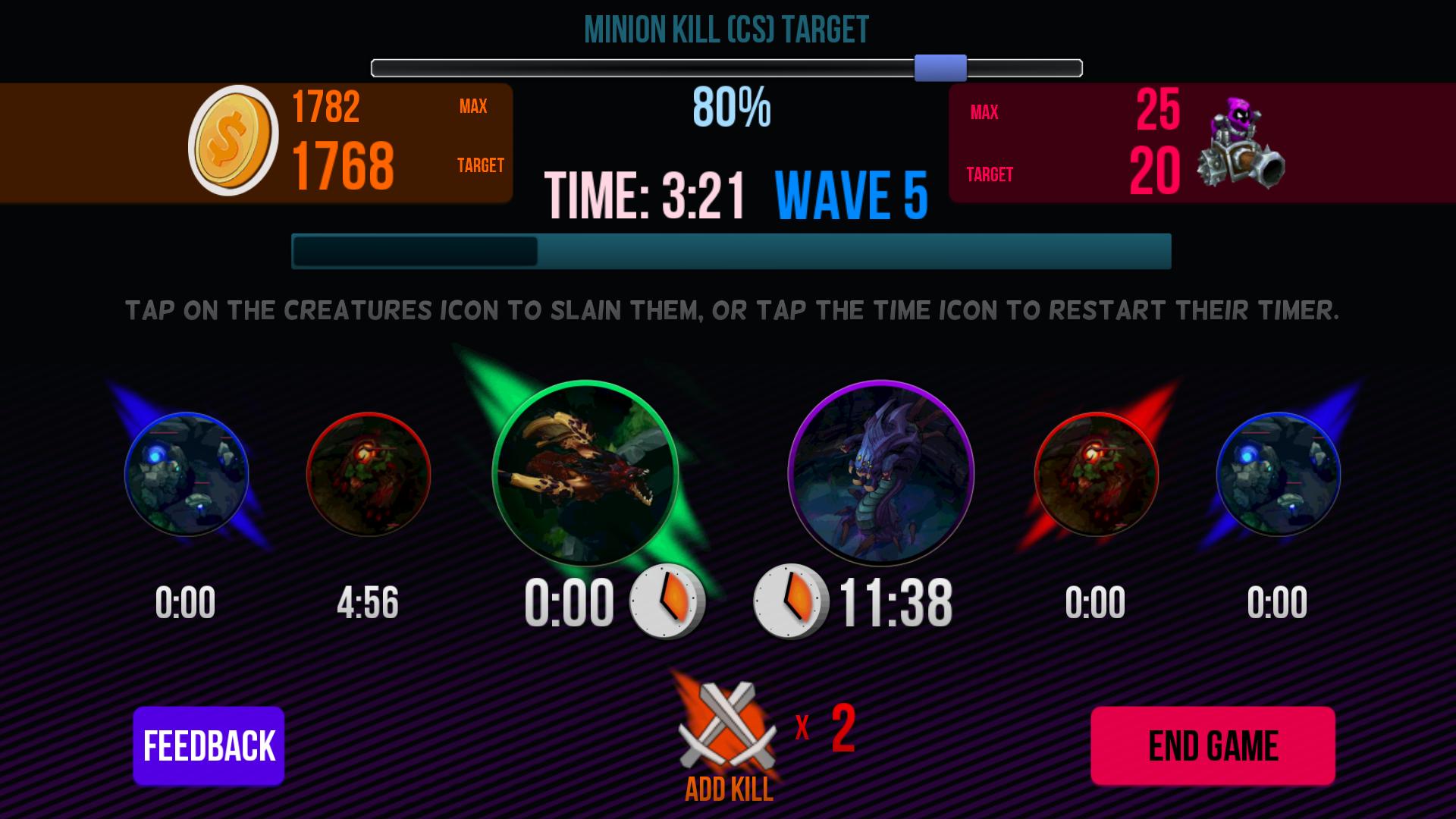The width and height of the screenshot is (1456, 819).
Task: Restart the Dragon timer clock icon
Action: pyautogui.click(x=667, y=601)
